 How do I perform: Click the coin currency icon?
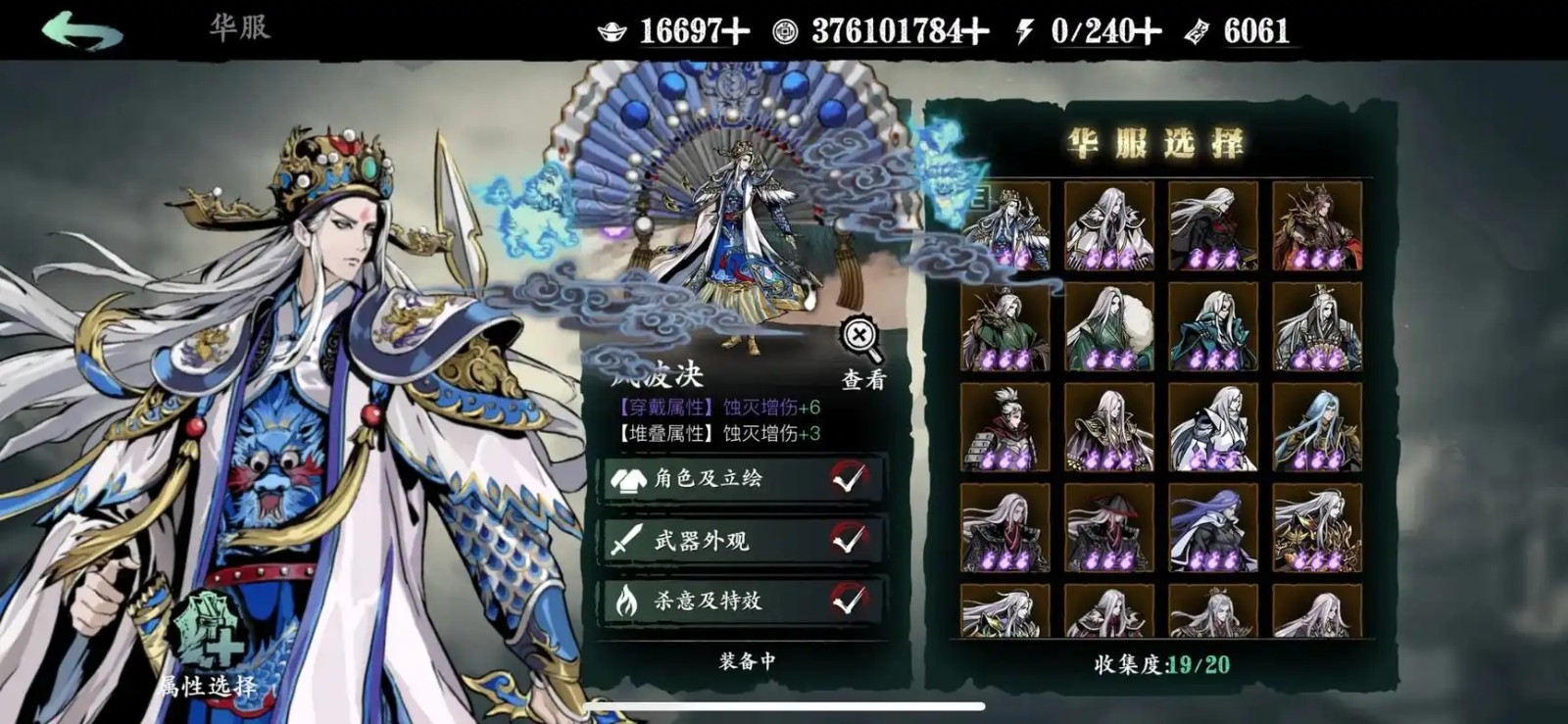784,30
